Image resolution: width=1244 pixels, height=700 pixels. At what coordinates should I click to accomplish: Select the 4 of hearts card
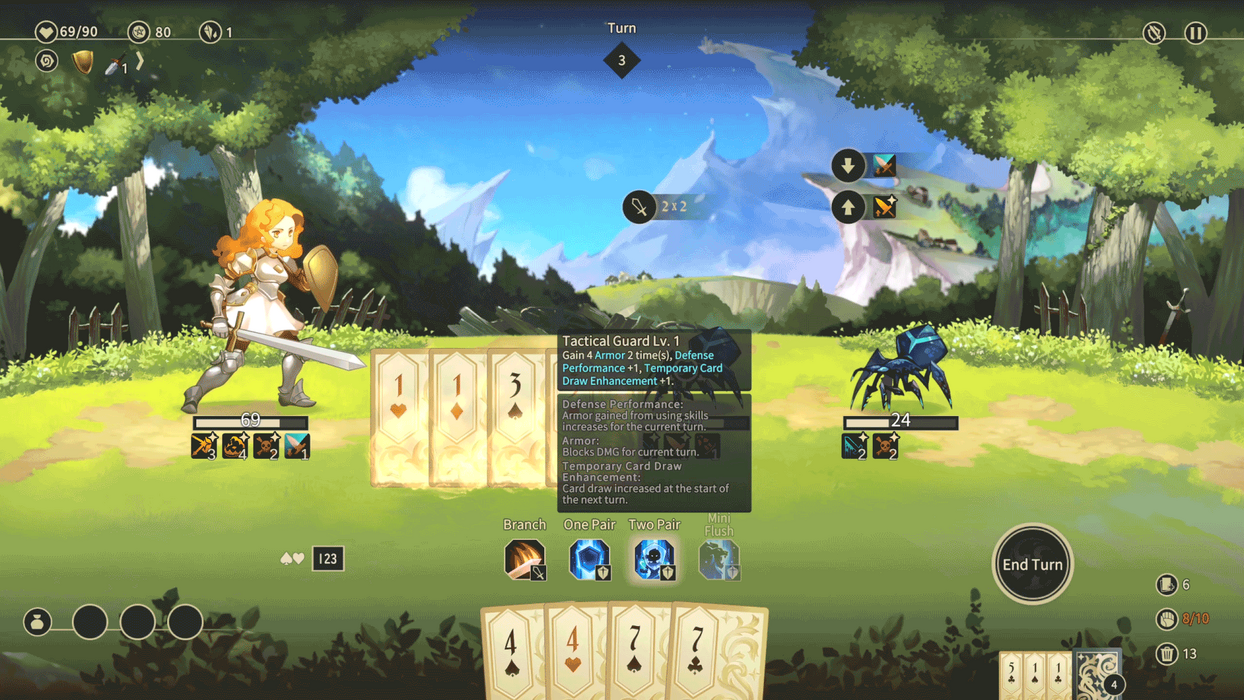572,654
